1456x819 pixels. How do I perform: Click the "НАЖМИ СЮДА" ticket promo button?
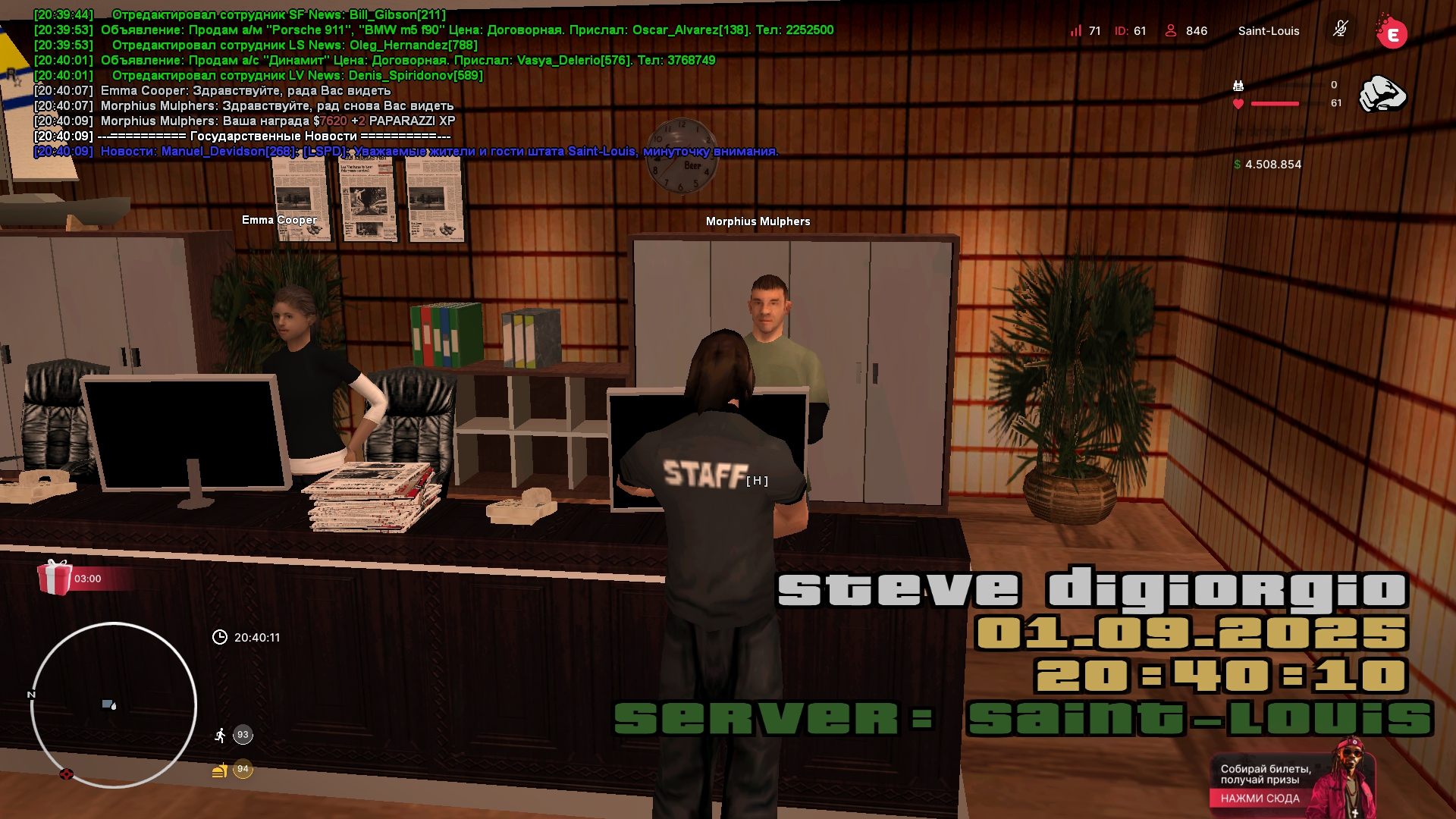(x=1260, y=798)
